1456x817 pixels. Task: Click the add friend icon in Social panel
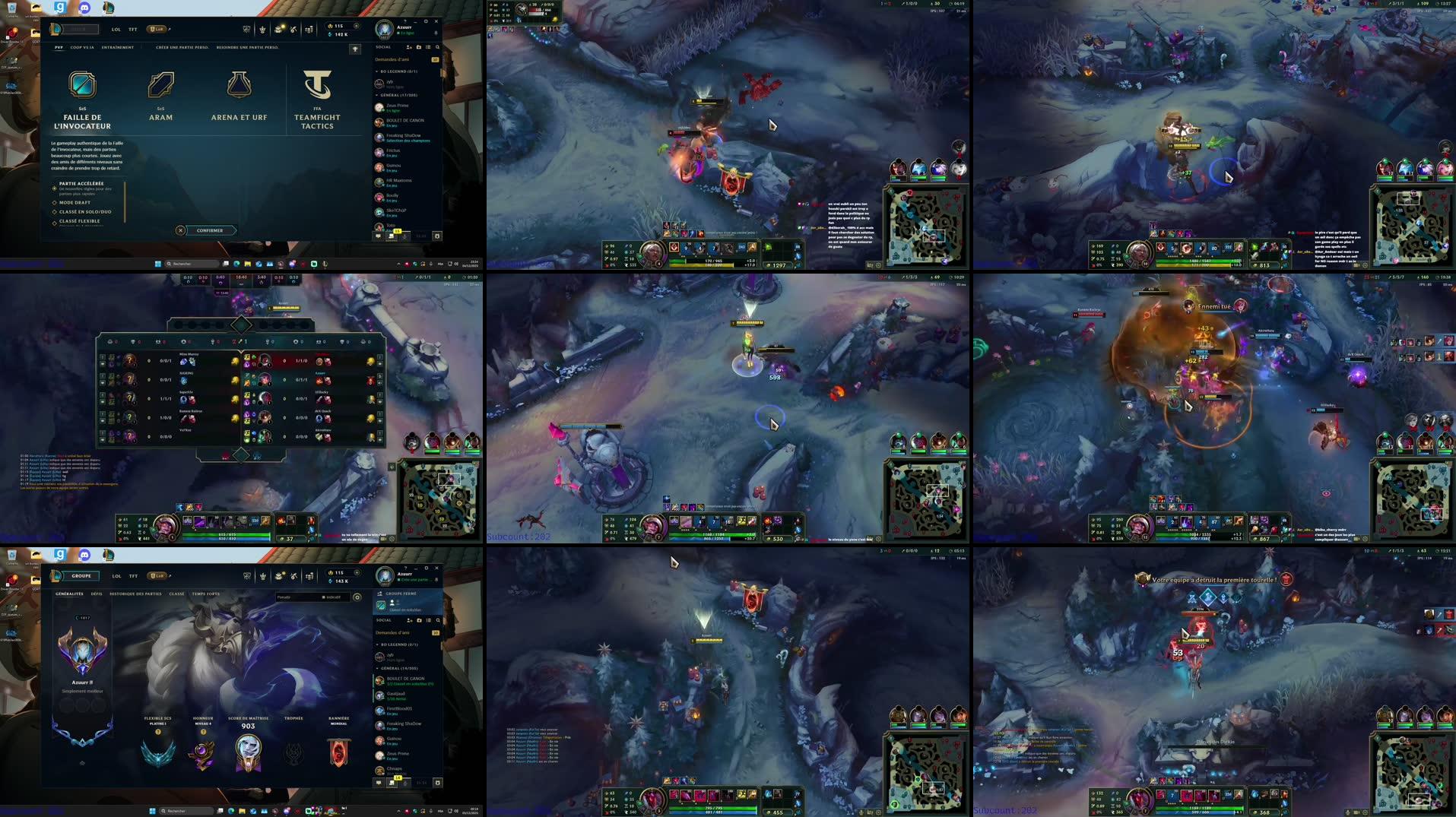click(x=409, y=47)
